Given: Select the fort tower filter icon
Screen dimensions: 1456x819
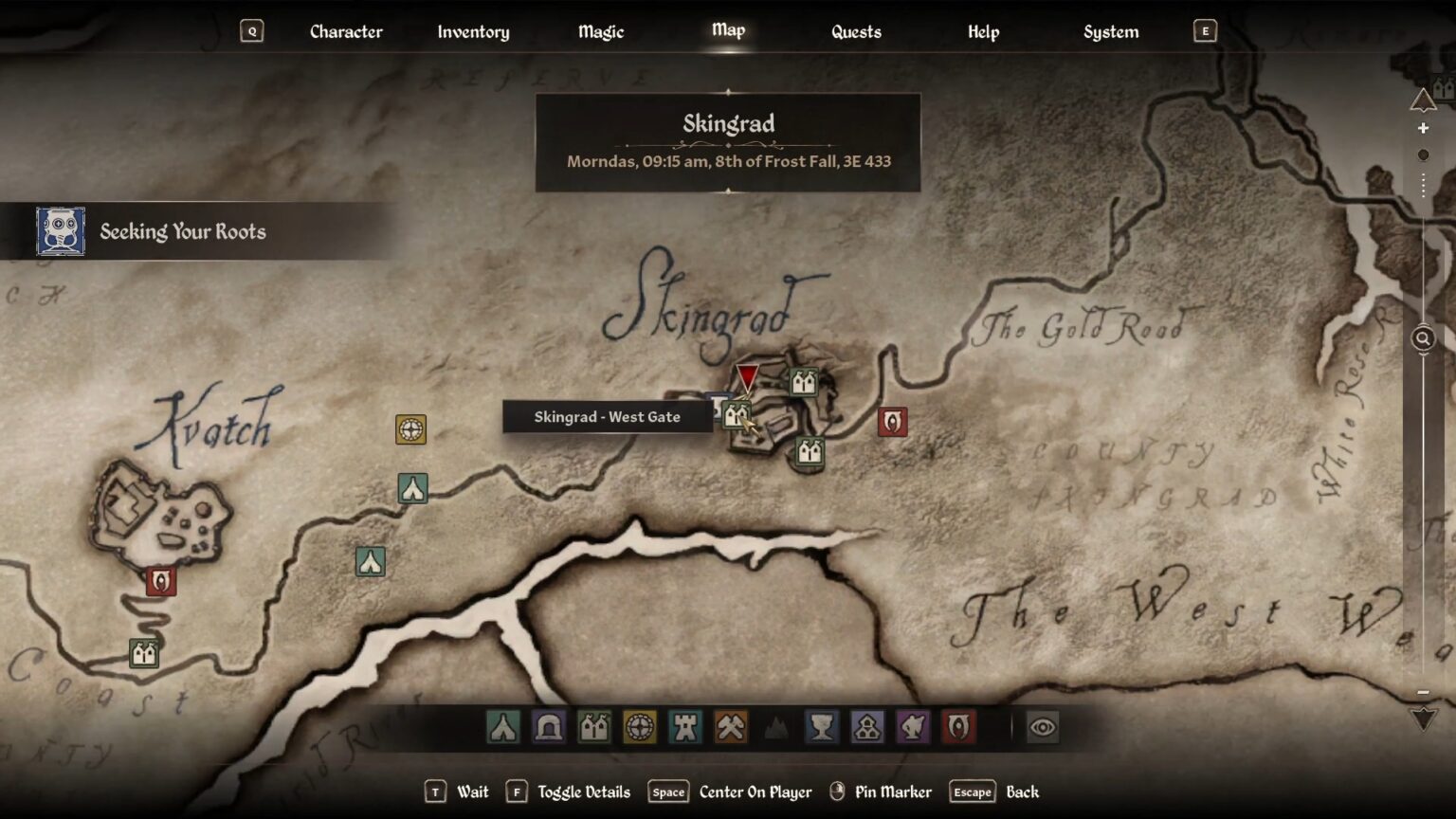Looking at the screenshot, I should tap(684, 727).
